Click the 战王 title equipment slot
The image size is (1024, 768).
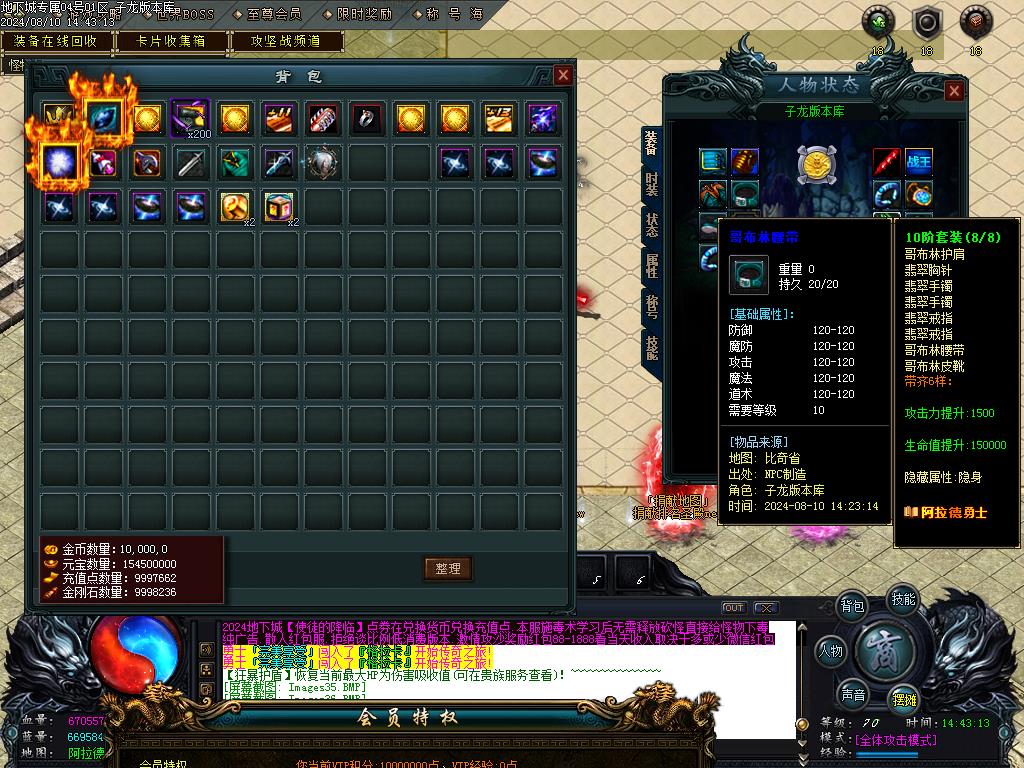point(918,161)
